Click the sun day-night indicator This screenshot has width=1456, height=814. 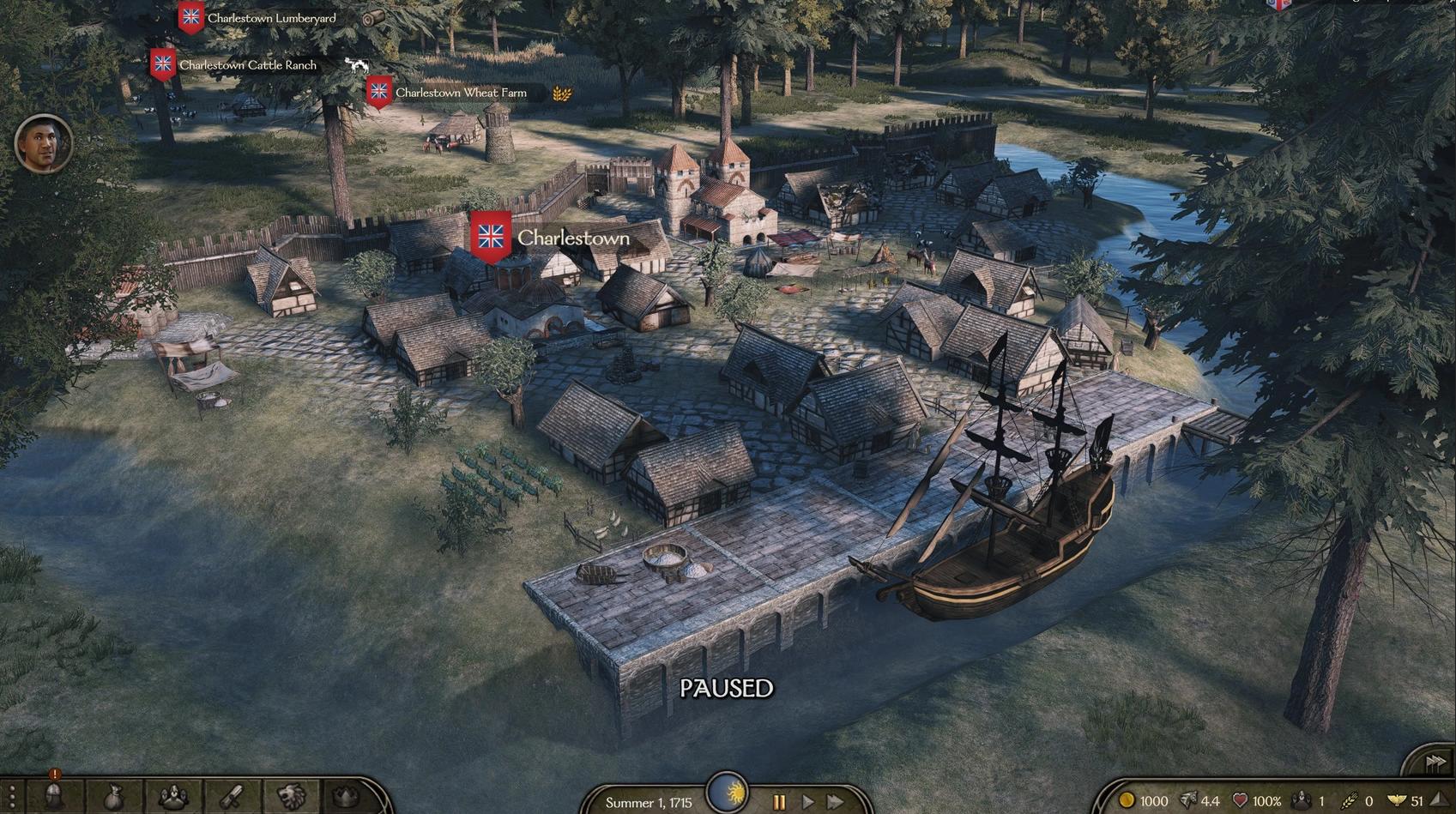coord(727,792)
